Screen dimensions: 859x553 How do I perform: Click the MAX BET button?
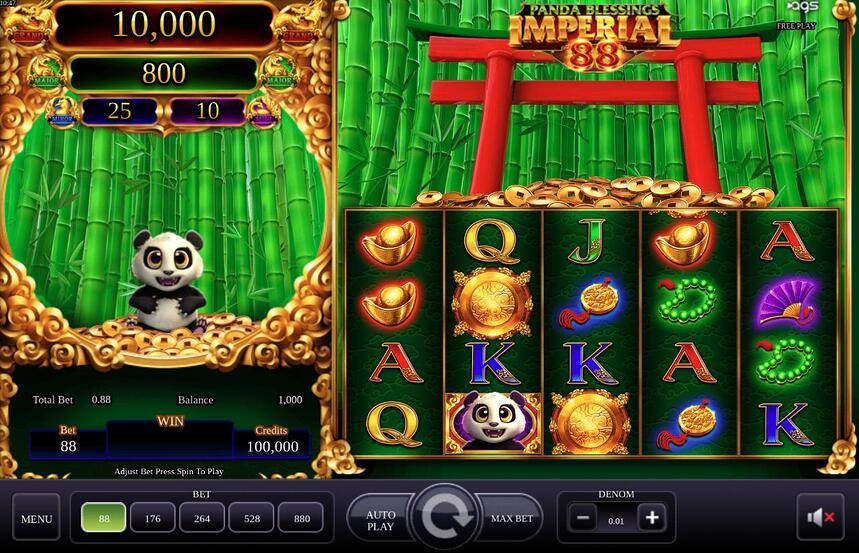(512, 519)
